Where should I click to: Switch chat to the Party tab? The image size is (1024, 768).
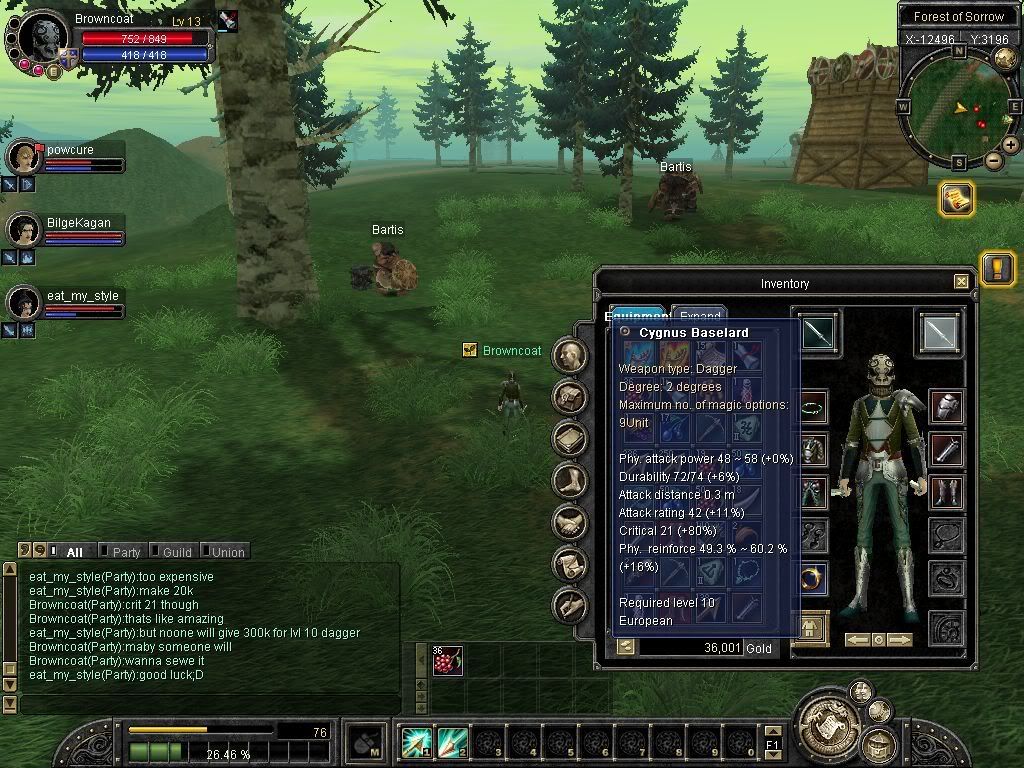125,552
